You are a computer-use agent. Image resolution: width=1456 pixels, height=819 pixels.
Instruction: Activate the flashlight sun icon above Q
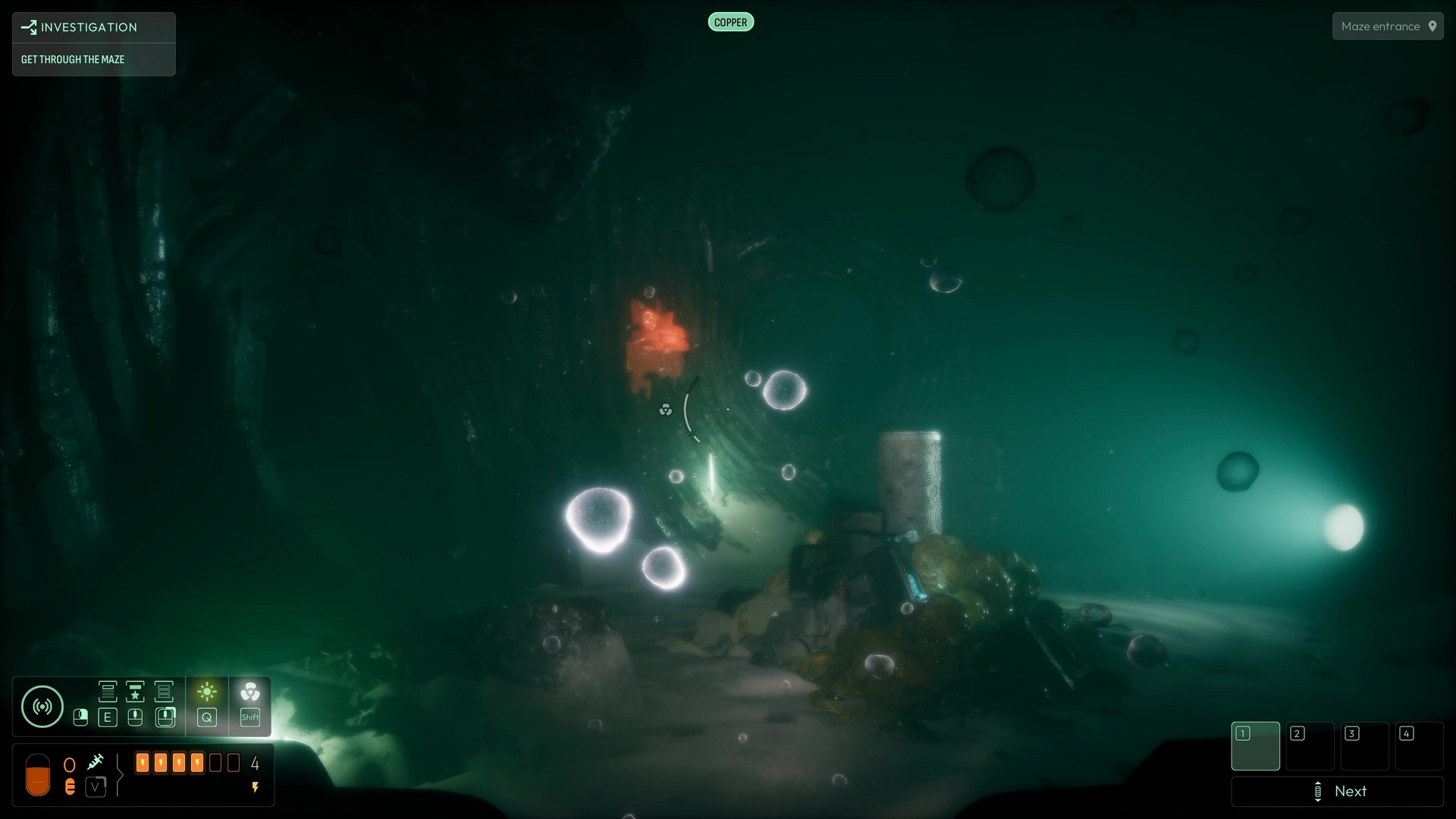click(206, 692)
